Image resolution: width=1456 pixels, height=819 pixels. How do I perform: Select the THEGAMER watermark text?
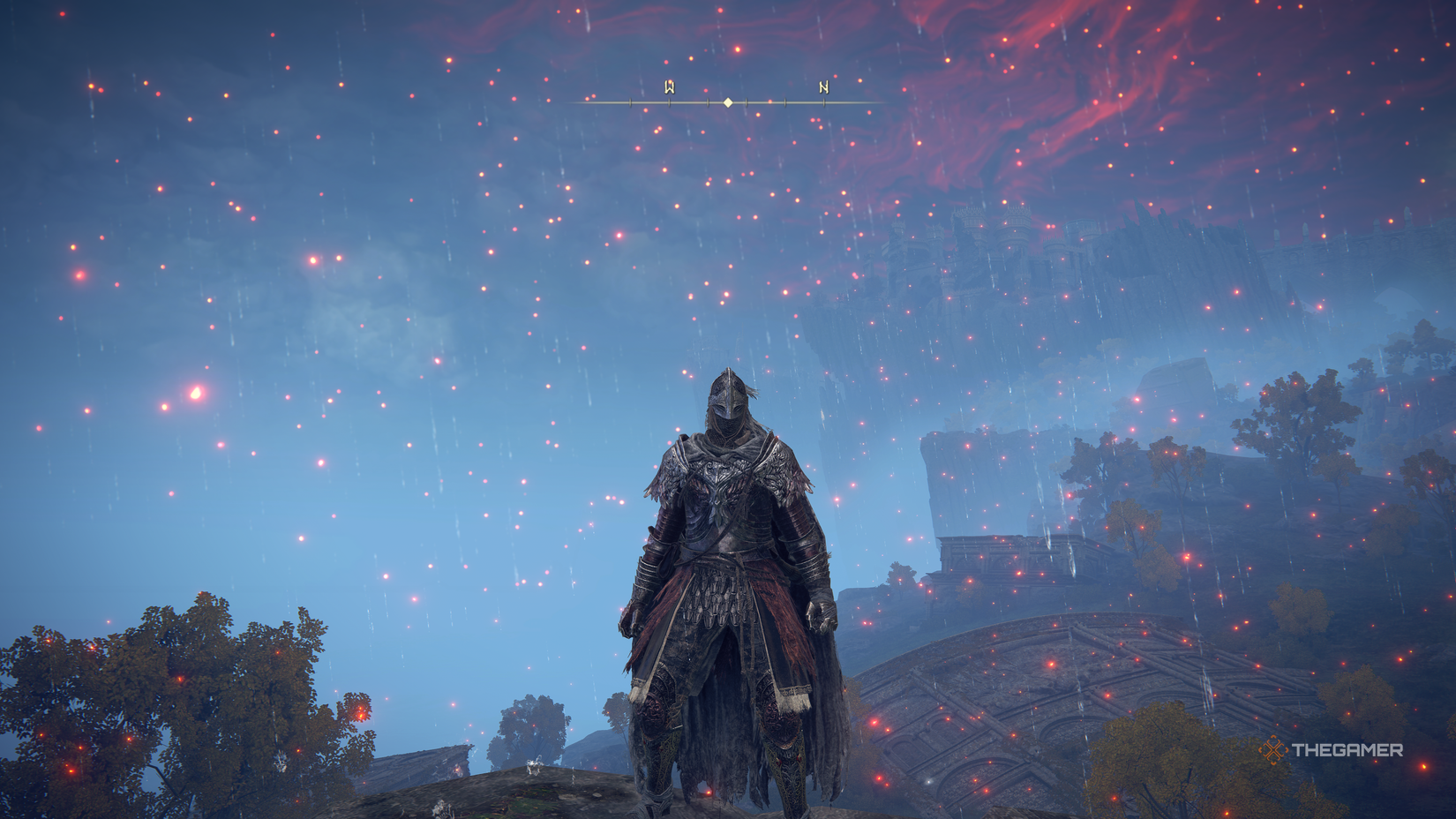coord(1347,748)
